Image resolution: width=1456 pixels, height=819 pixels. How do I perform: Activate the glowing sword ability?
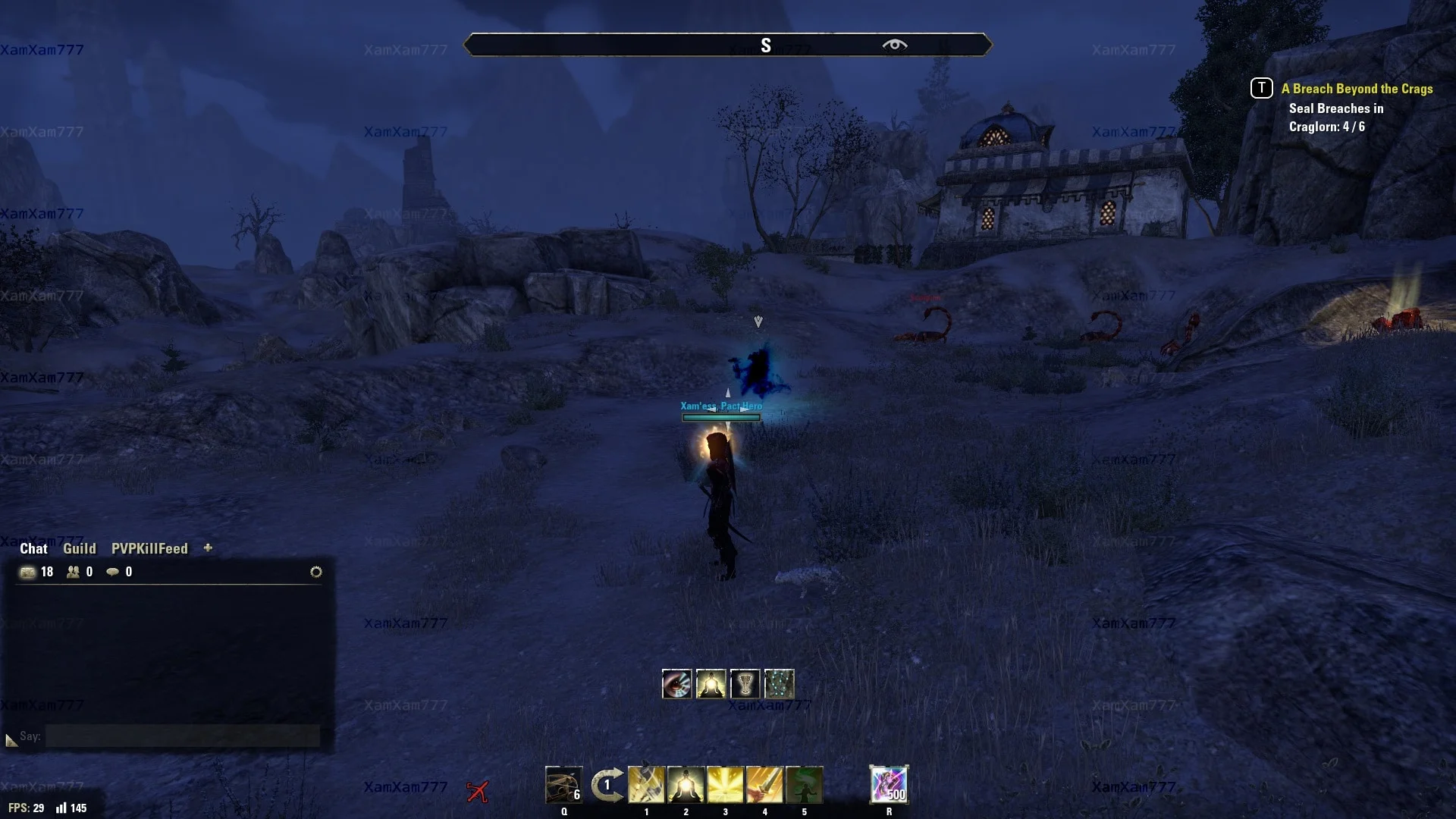tap(764, 785)
